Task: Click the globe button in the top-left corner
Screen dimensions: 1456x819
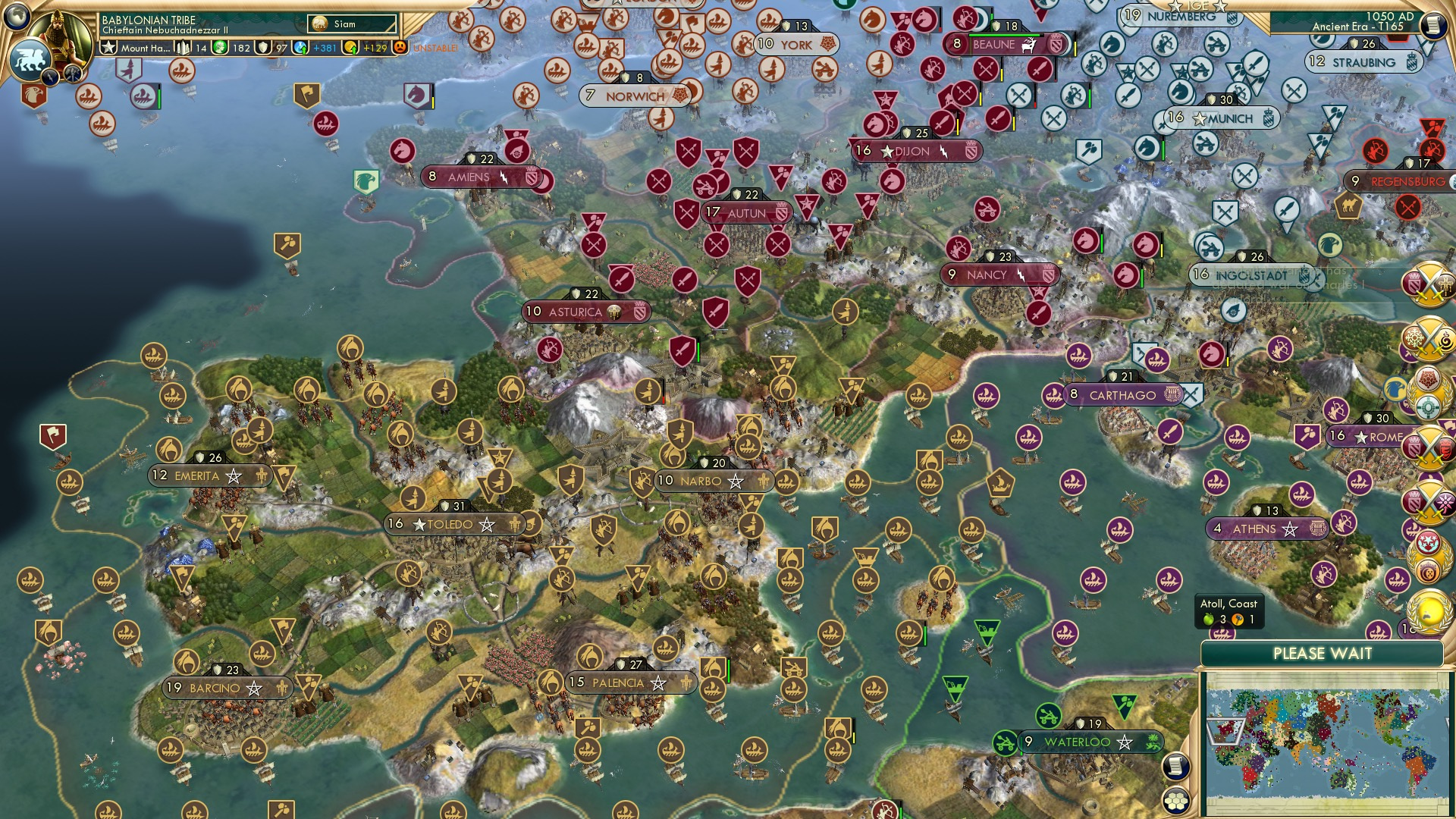Action: (17, 17)
